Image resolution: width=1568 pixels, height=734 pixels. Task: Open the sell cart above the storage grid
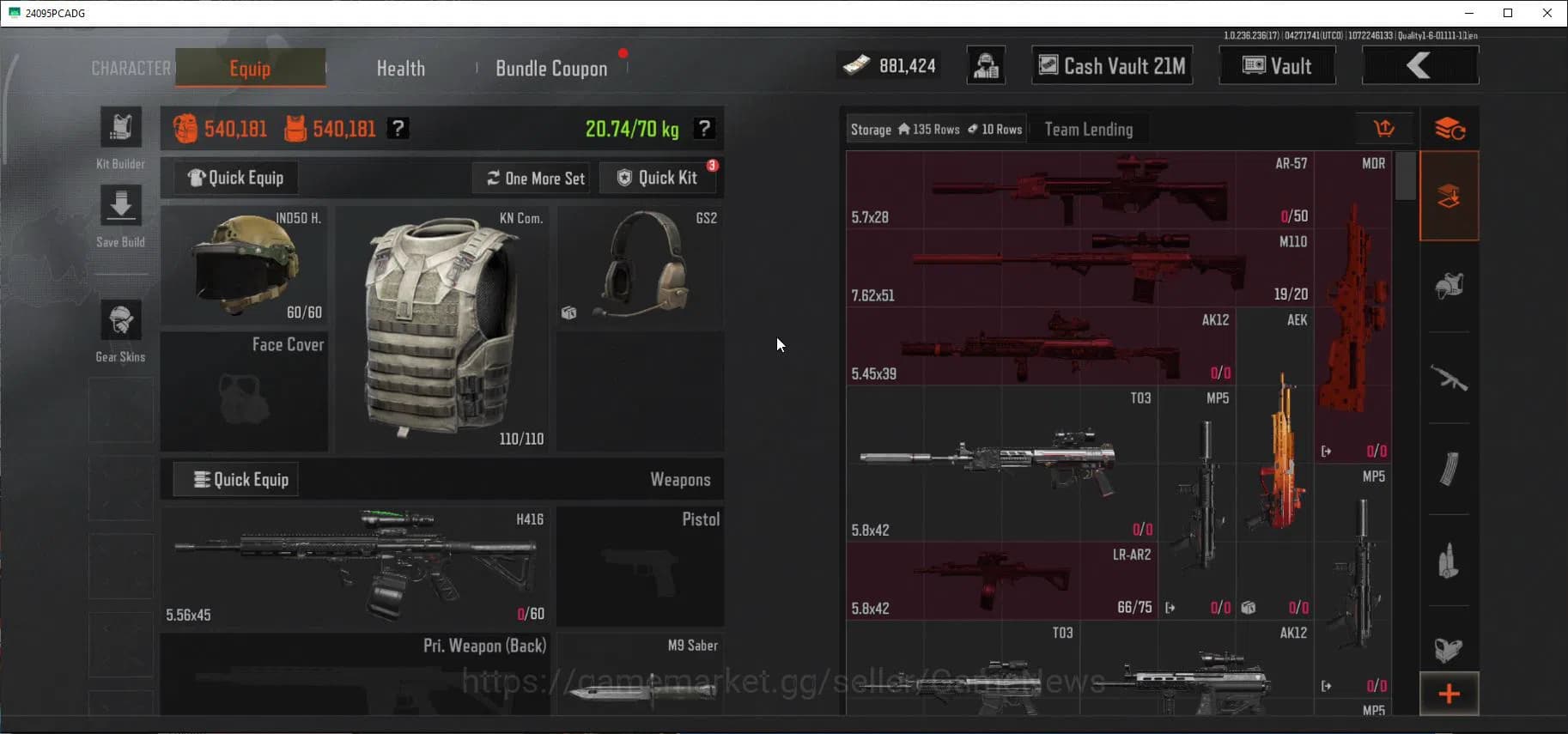coord(1385,128)
